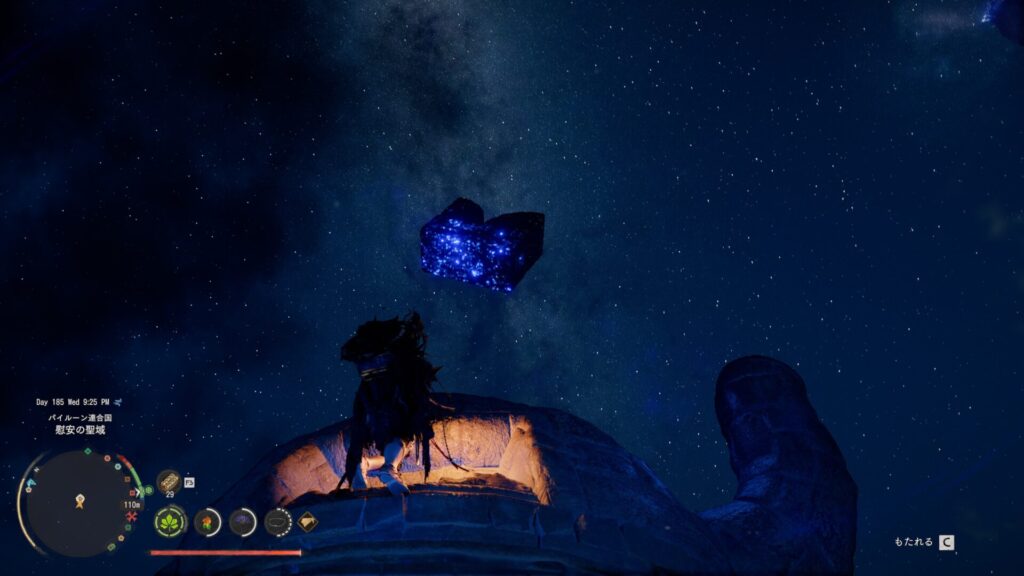Select the blue bird marker on minimap
1024x576 pixels.
pos(30,484)
